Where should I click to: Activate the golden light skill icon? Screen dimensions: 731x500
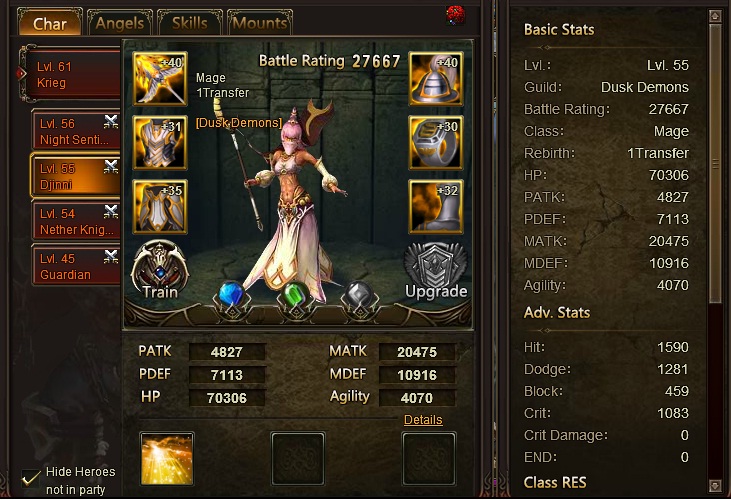pos(167,459)
